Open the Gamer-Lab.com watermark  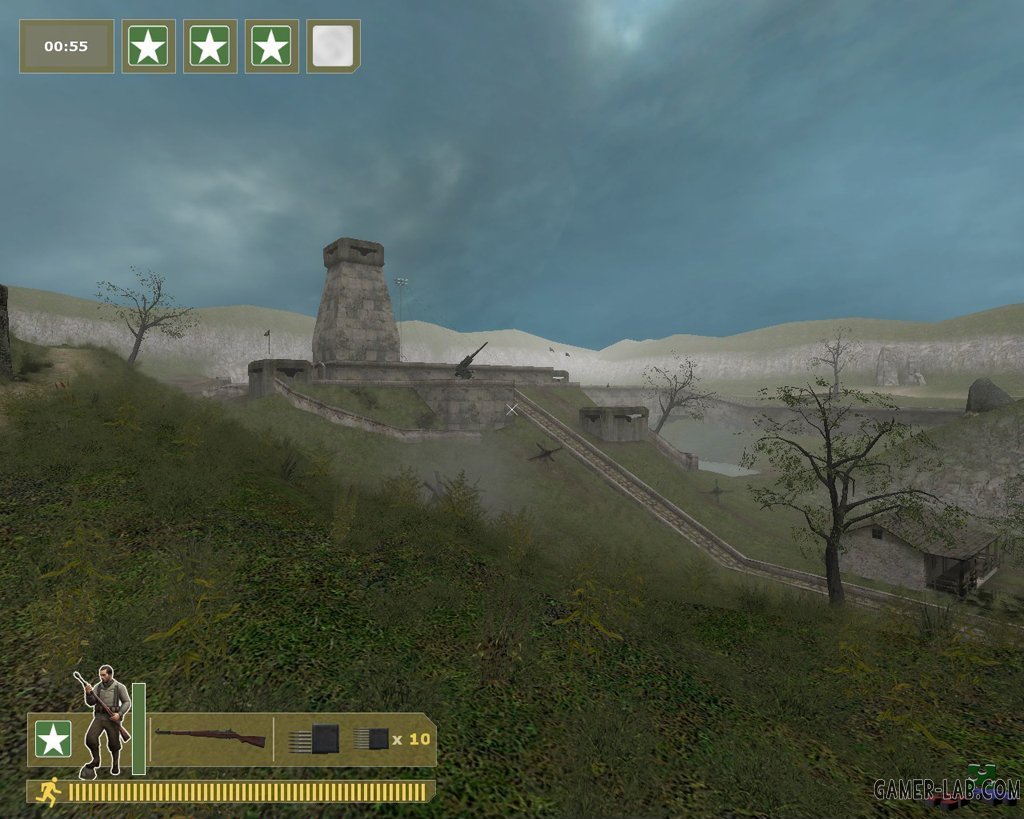tap(945, 789)
